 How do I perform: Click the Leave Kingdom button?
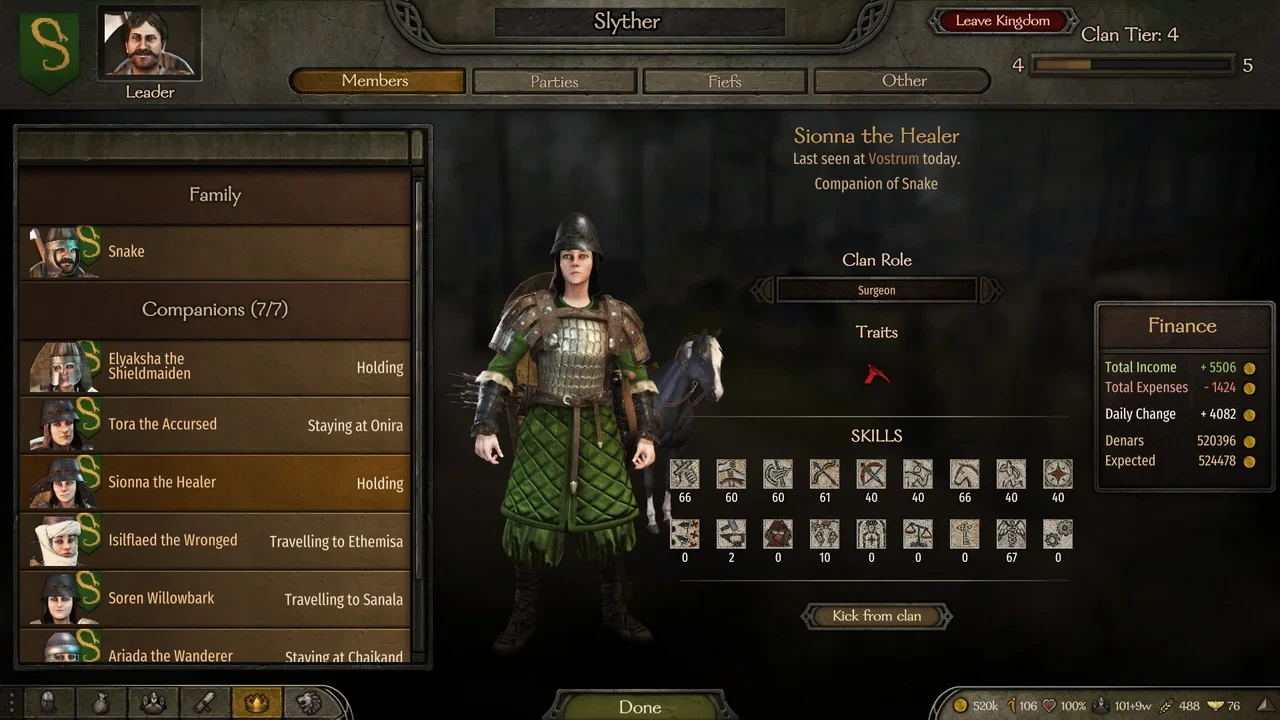coord(1001,19)
